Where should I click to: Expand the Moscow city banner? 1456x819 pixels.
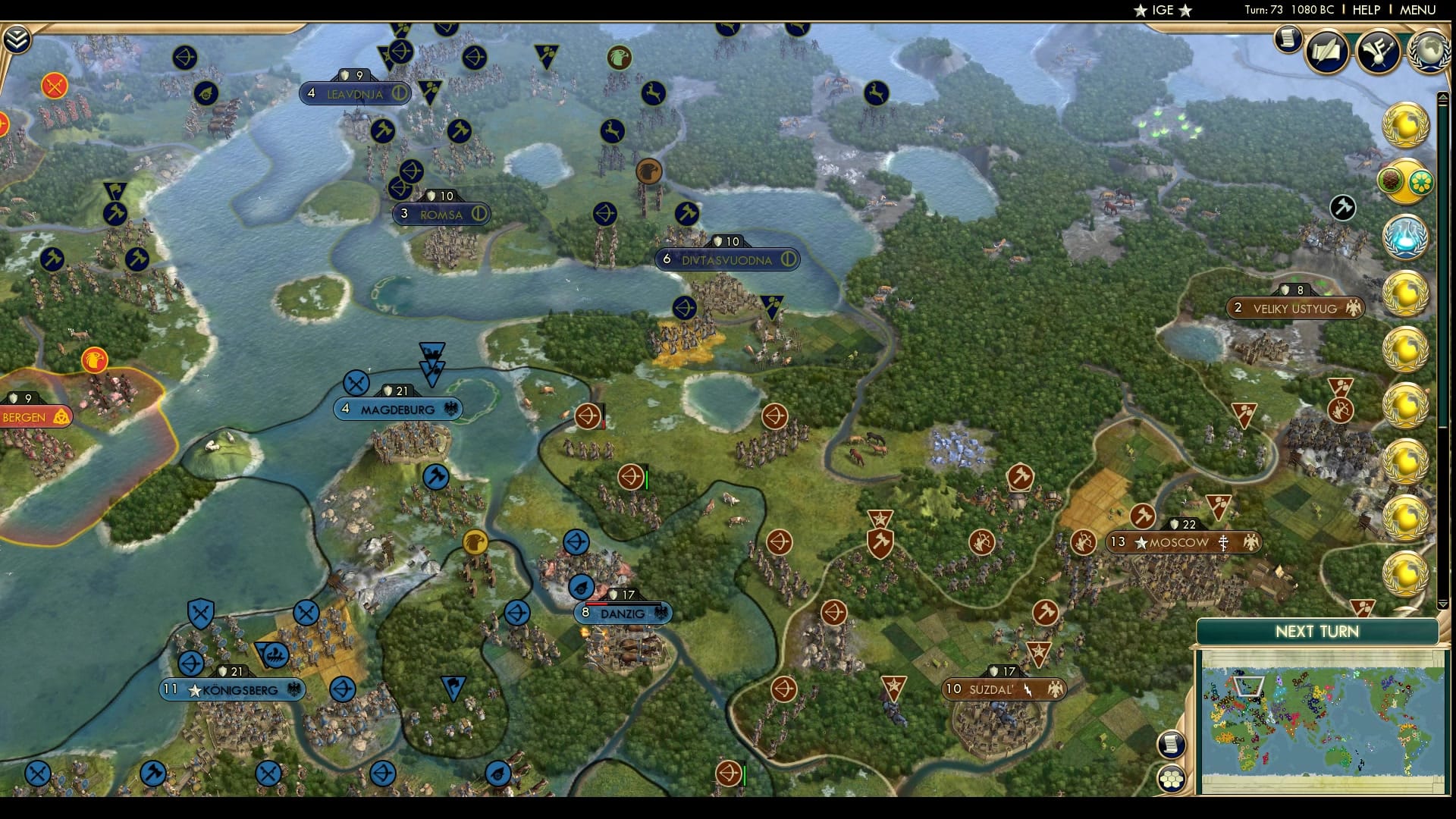pyautogui.click(x=1184, y=541)
